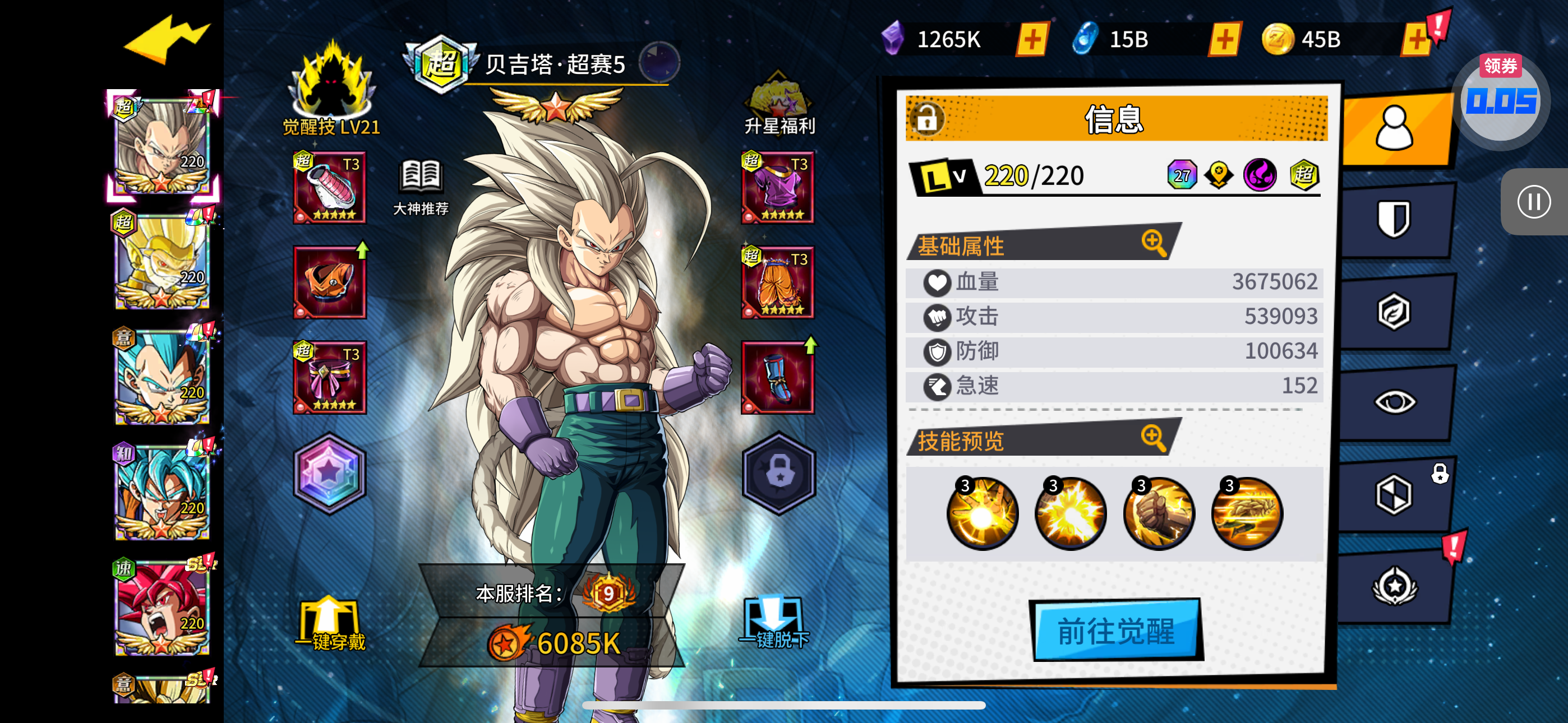Open the 大神推荐 book guide
The height and width of the screenshot is (723, 1568).
point(421,187)
